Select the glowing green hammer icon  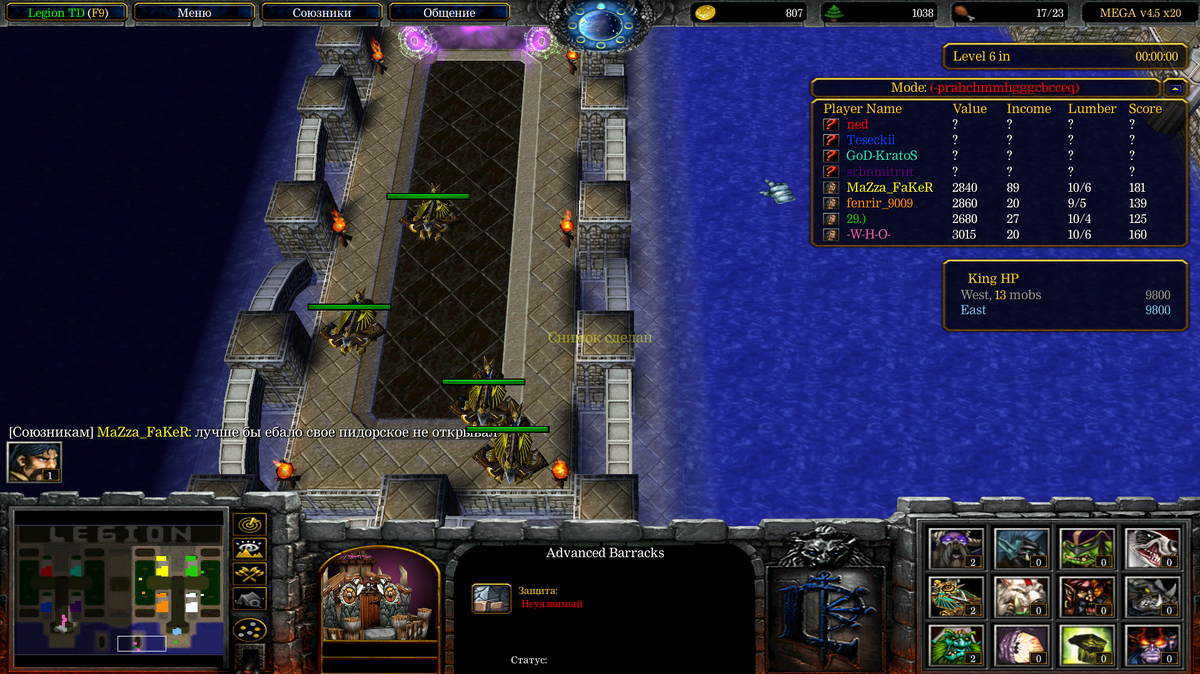(1087, 645)
